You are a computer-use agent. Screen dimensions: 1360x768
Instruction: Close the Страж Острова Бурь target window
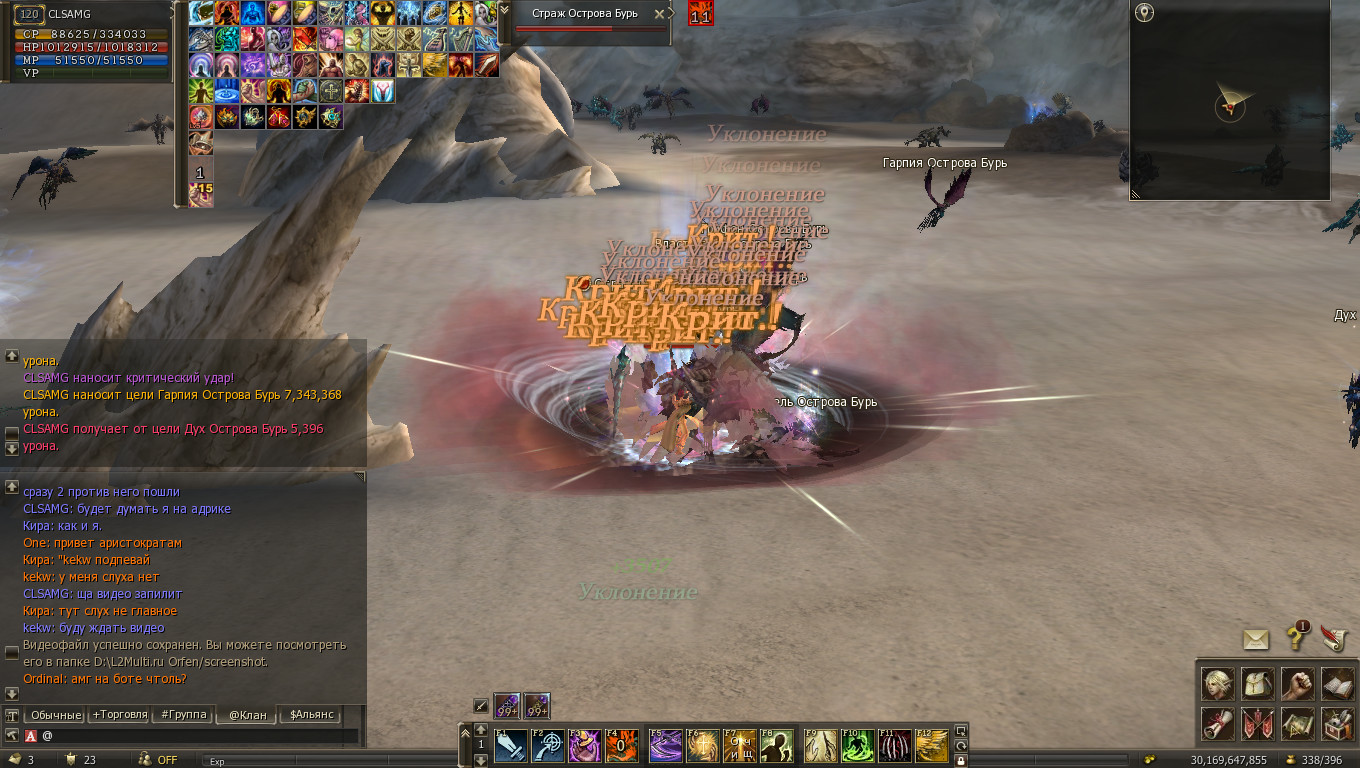click(x=658, y=14)
